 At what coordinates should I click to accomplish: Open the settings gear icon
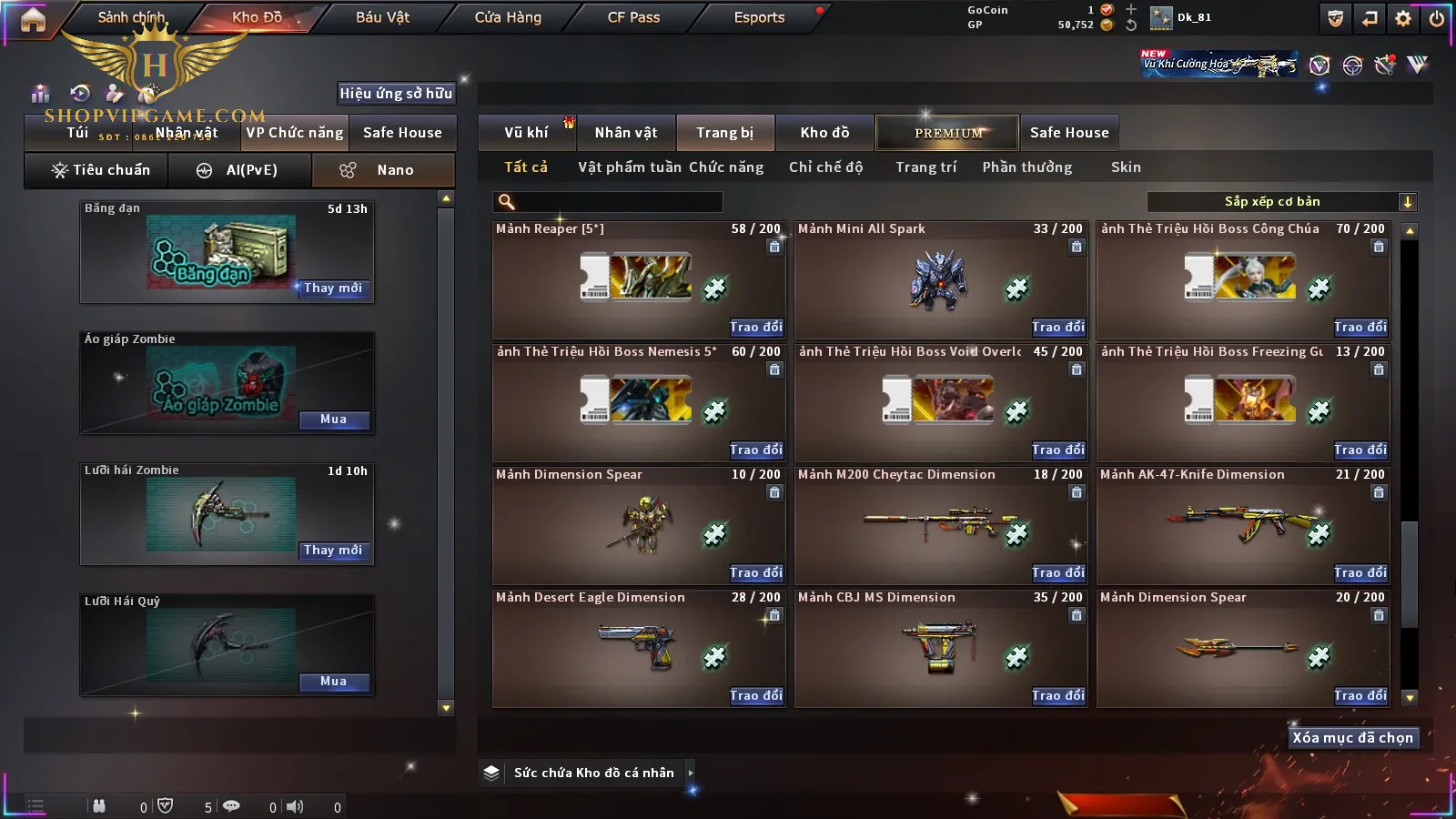tap(1403, 18)
